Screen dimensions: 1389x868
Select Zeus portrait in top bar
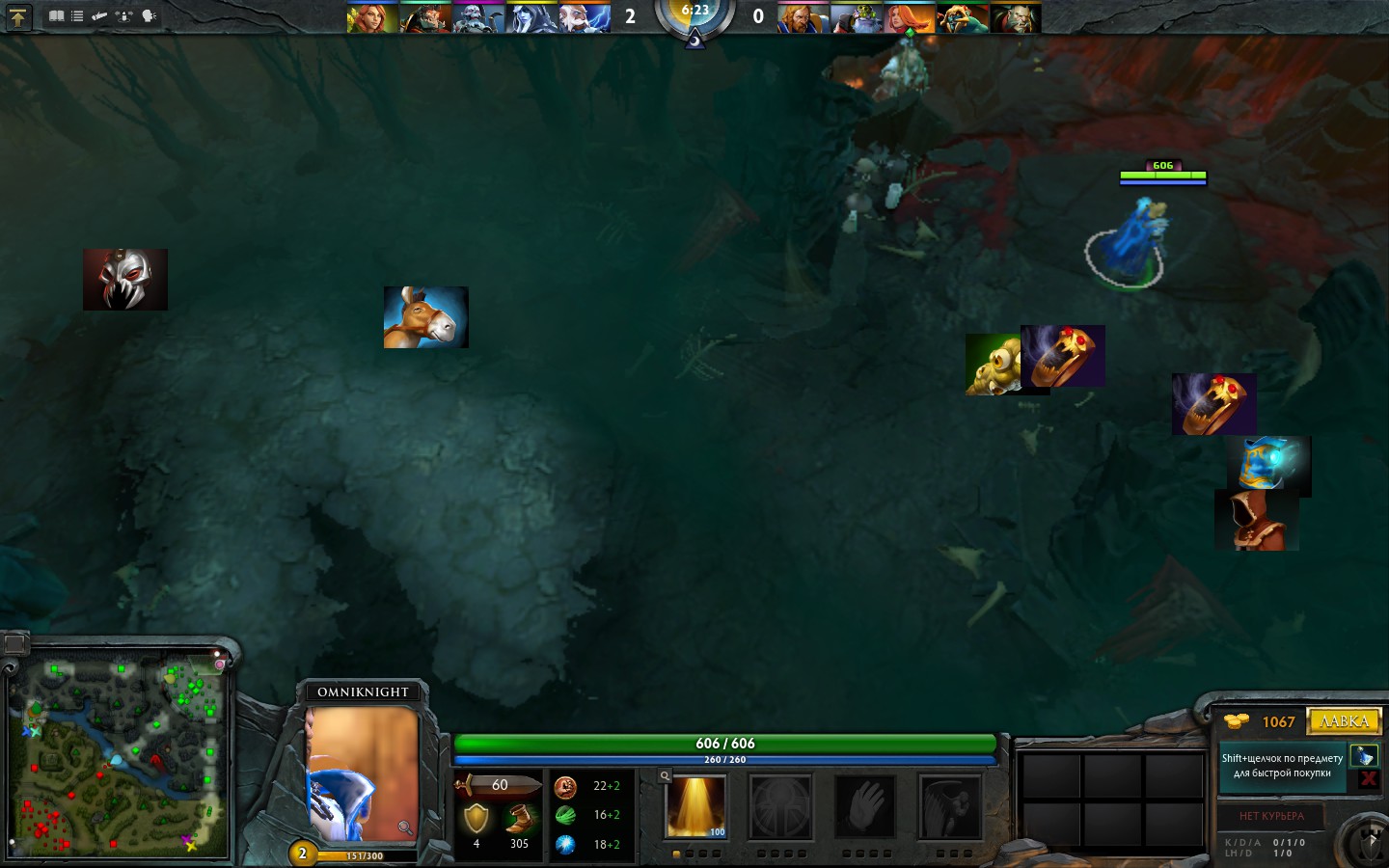[585, 18]
